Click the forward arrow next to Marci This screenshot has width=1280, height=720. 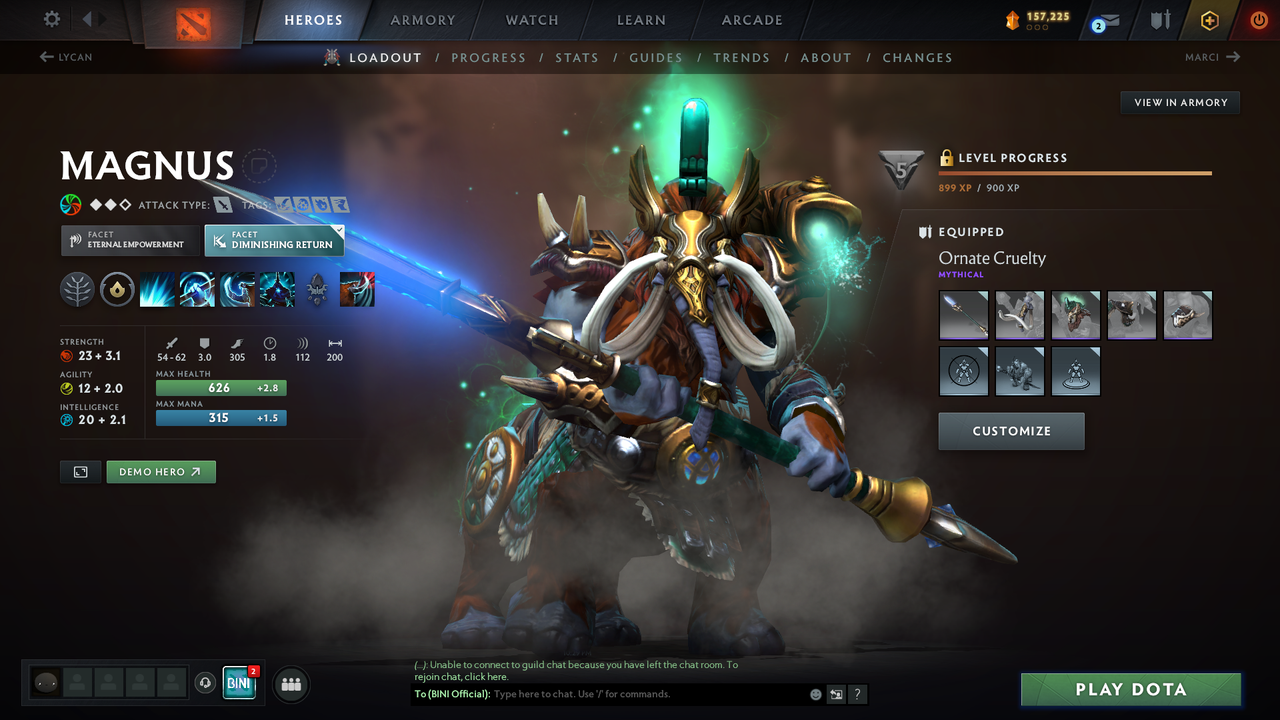[1232, 57]
